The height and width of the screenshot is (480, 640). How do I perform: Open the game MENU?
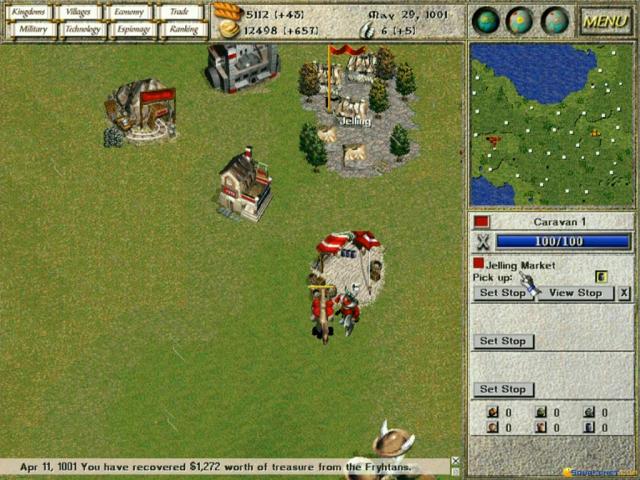(605, 20)
